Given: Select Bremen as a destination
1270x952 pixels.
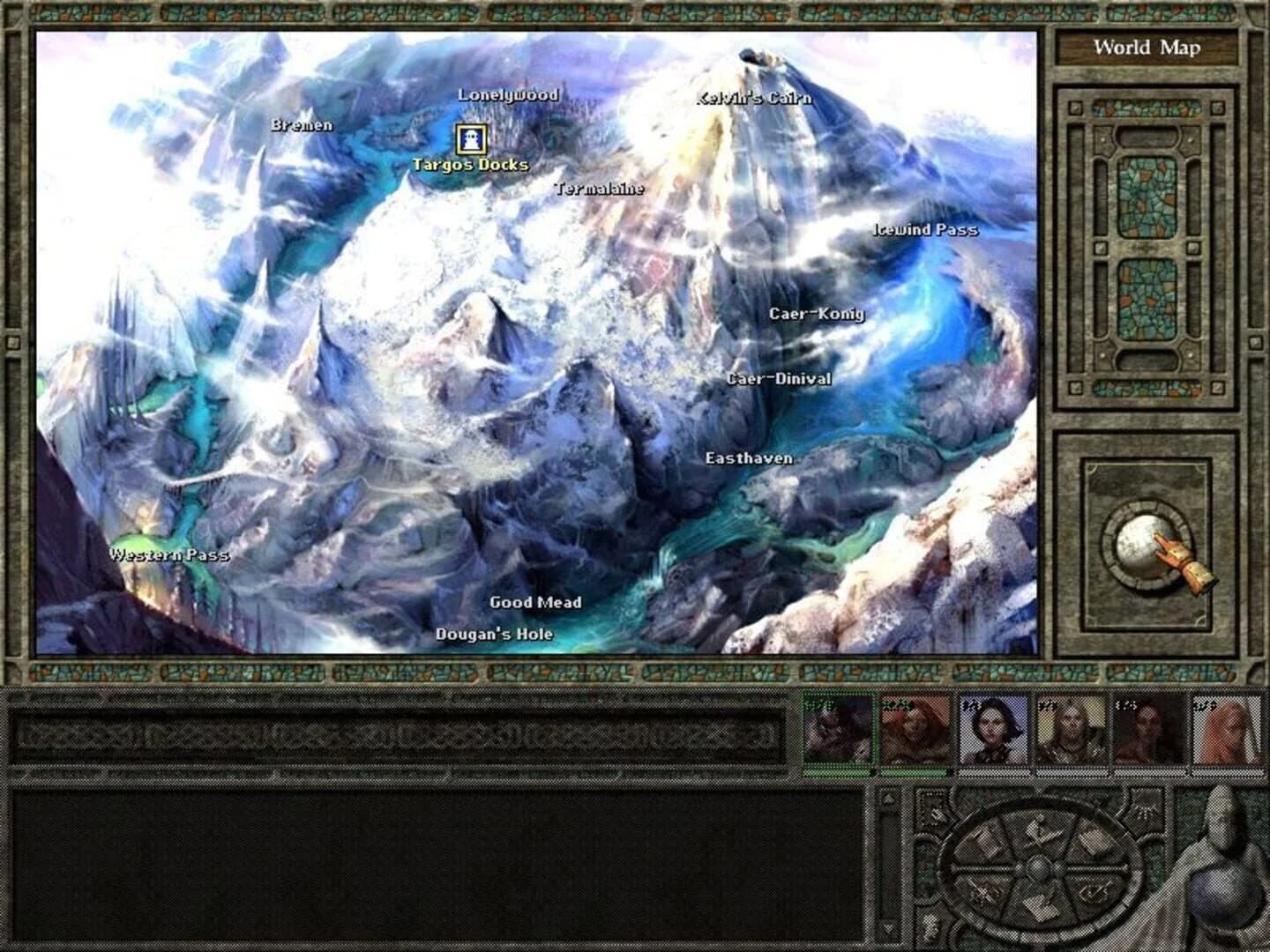Looking at the screenshot, I should tap(303, 124).
